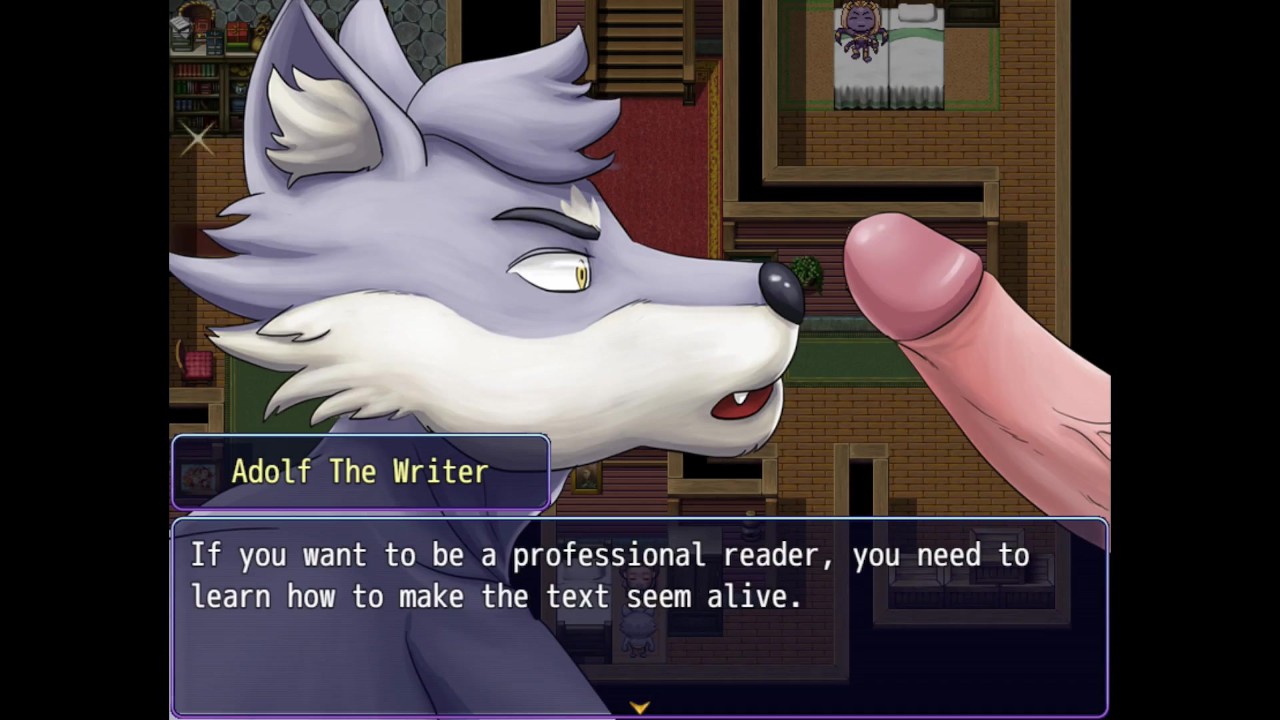Advance the dialogue by clicking the message text
The height and width of the screenshot is (720, 1280).
coord(609,576)
